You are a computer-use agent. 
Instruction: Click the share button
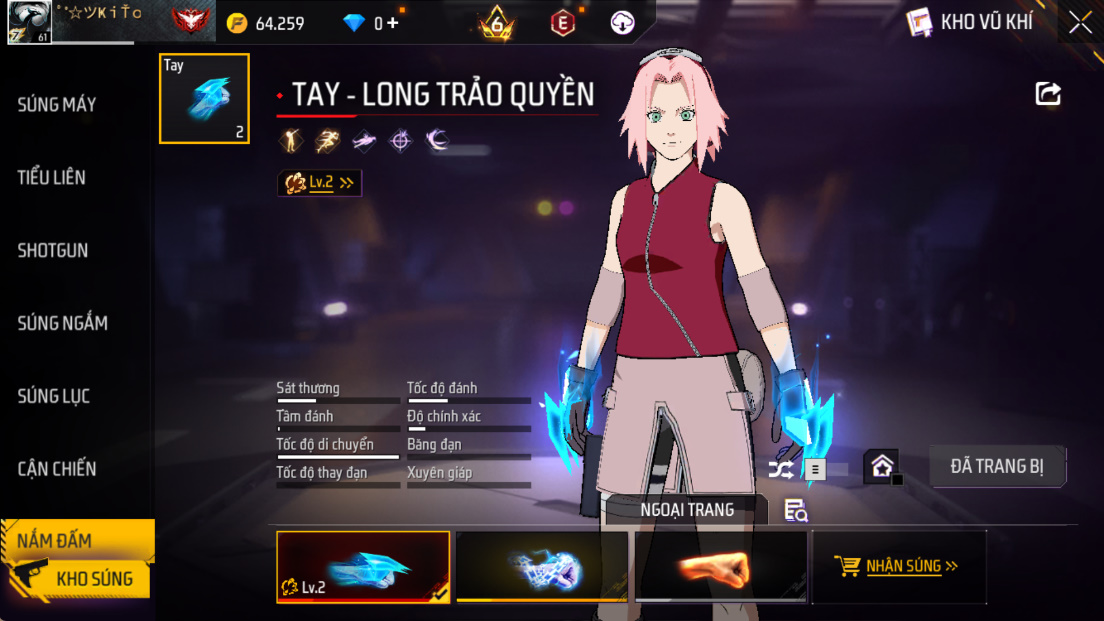1047,94
